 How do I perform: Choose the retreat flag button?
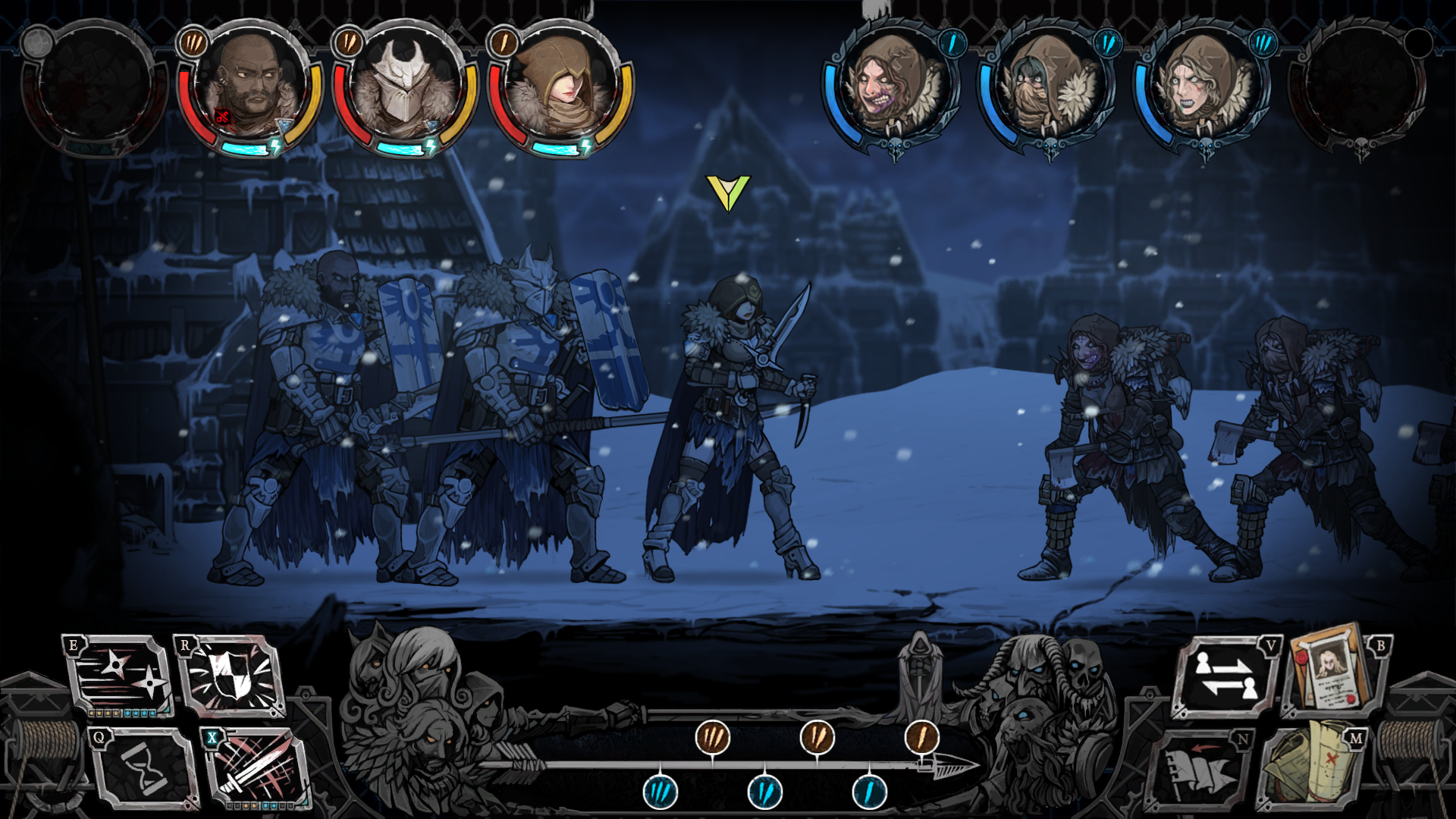click(x=1201, y=771)
